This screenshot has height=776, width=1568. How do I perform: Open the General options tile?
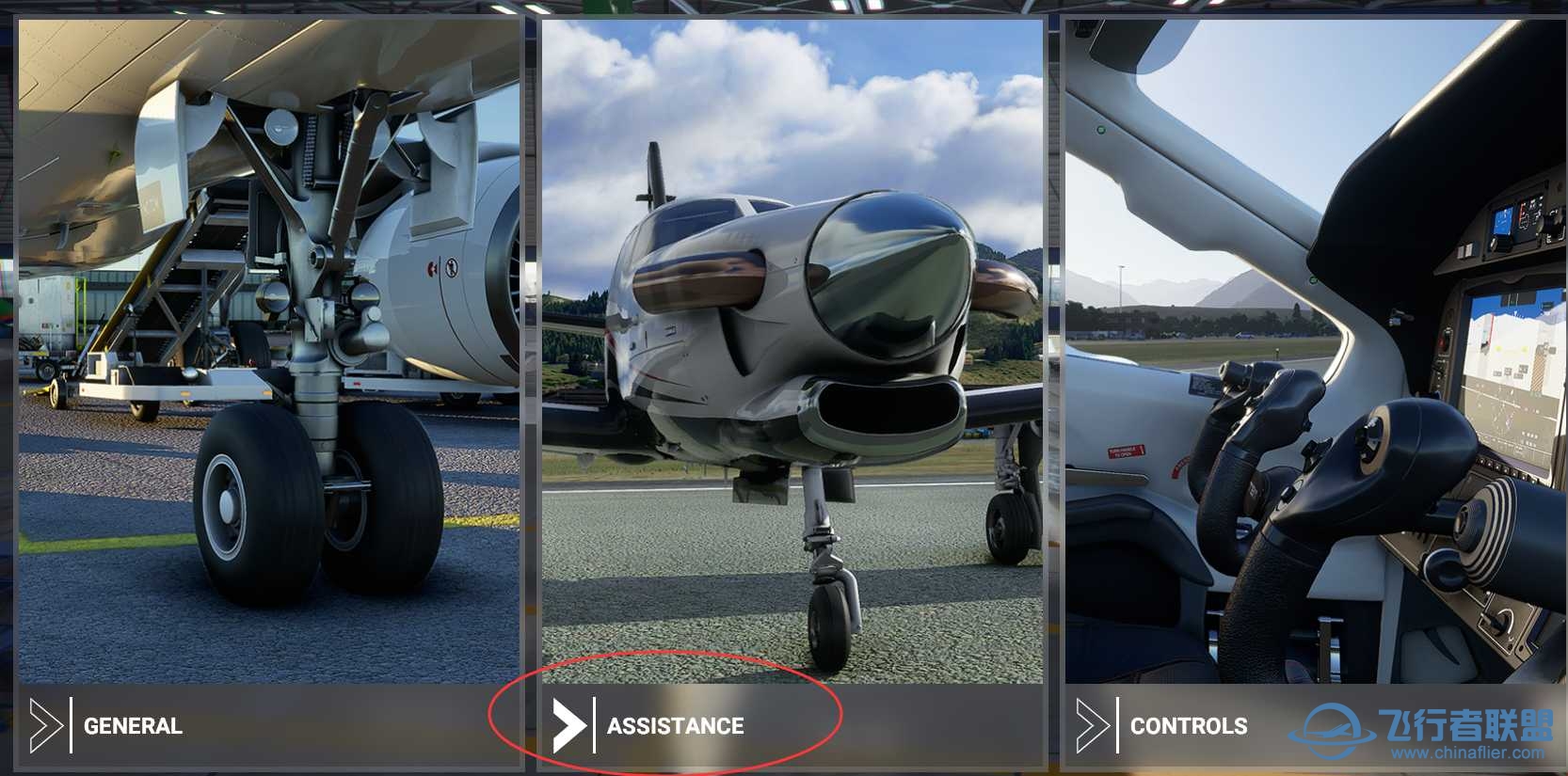coord(269,395)
